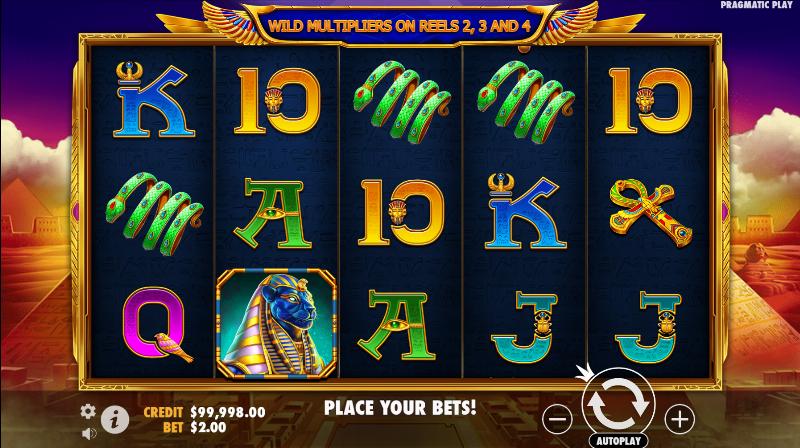Image resolution: width=800 pixels, height=448 pixels.
Task: Open the settings gear menu
Action: pyautogui.click(x=88, y=411)
